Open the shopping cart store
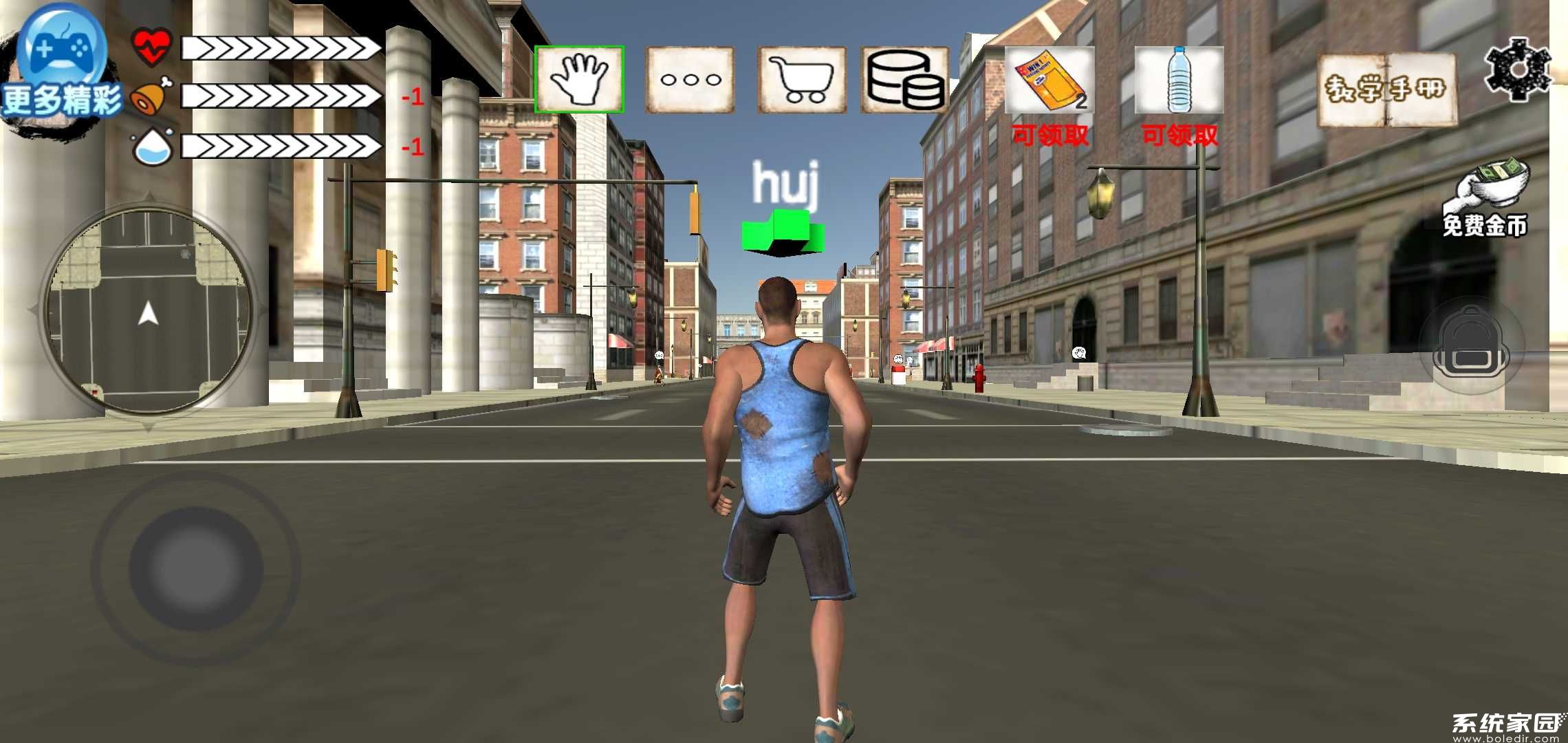The width and height of the screenshot is (1568, 743). 801,80
